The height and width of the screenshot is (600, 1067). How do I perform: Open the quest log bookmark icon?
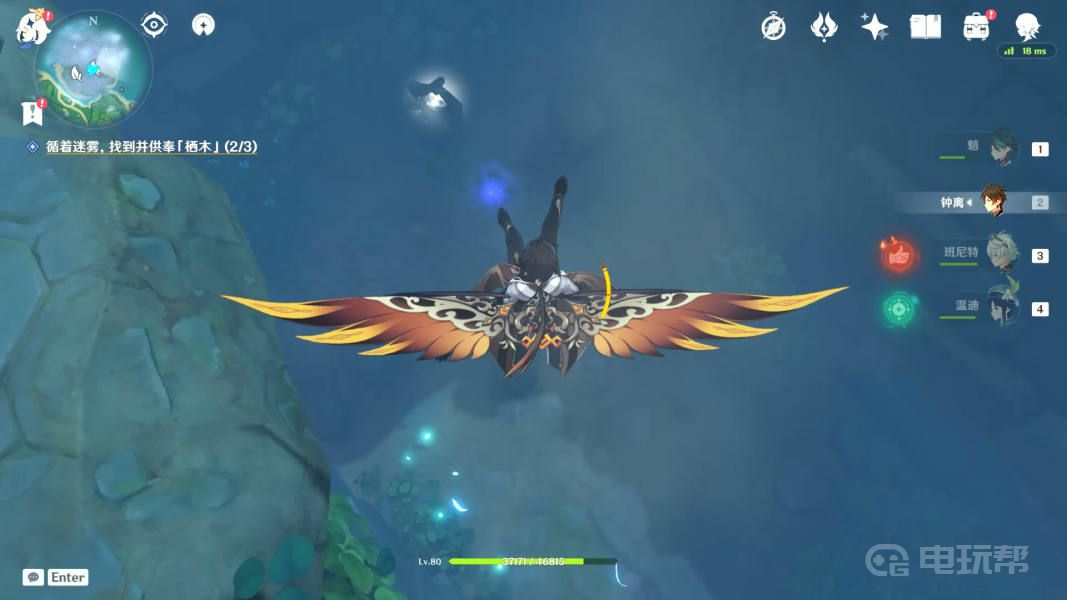pyautogui.click(x=31, y=113)
